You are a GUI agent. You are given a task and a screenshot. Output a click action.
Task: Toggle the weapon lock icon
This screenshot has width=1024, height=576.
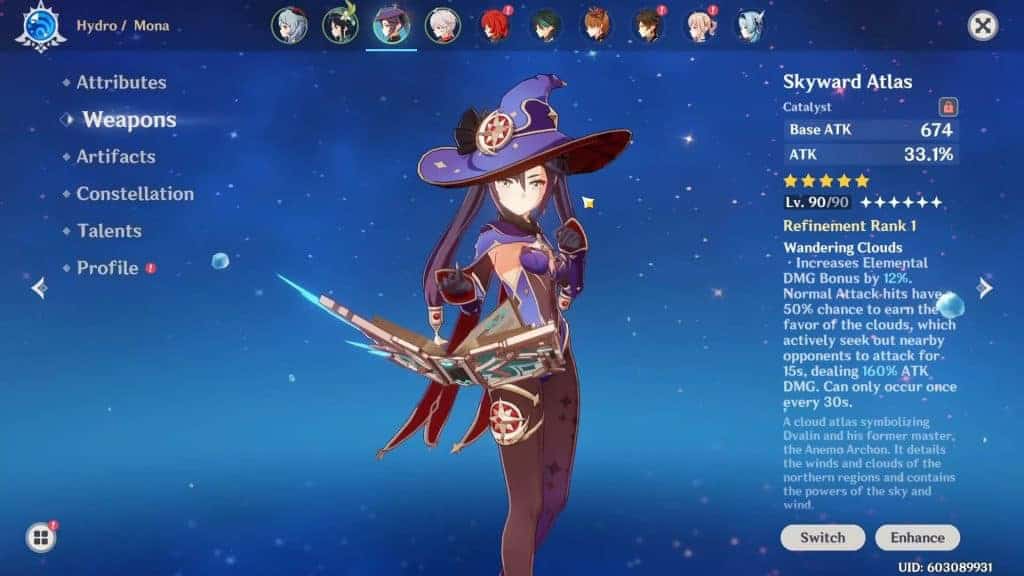pyautogui.click(x=948, y=107)
